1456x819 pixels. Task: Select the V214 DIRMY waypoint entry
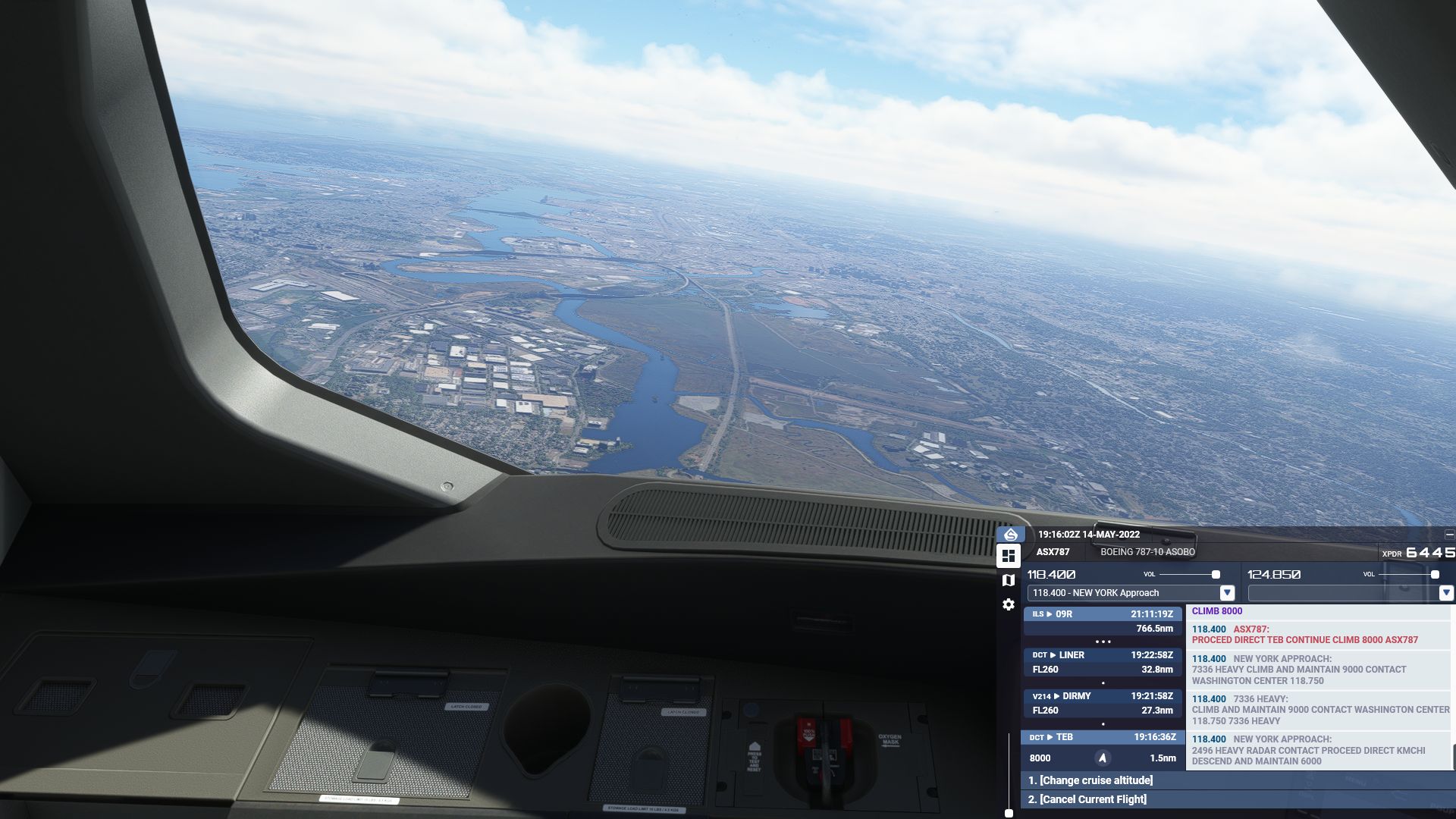tap(1103, 703)
